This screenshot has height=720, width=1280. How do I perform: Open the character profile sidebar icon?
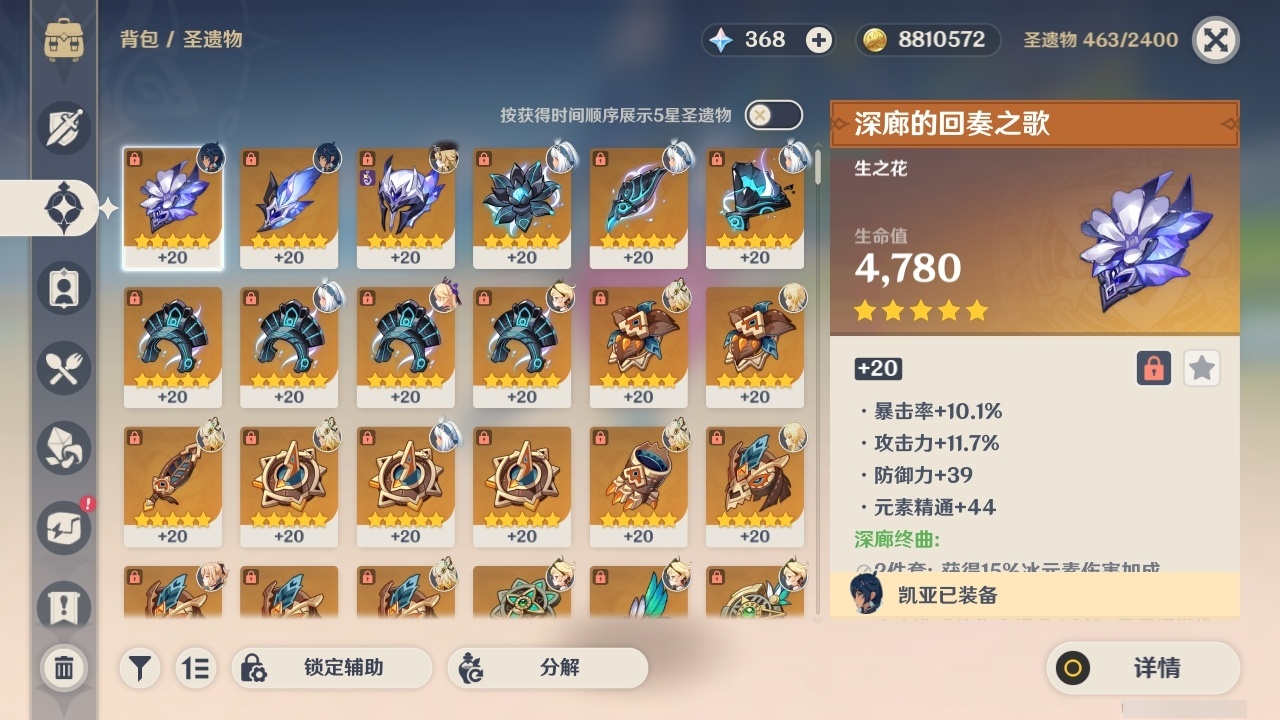[x=64, y=288]
